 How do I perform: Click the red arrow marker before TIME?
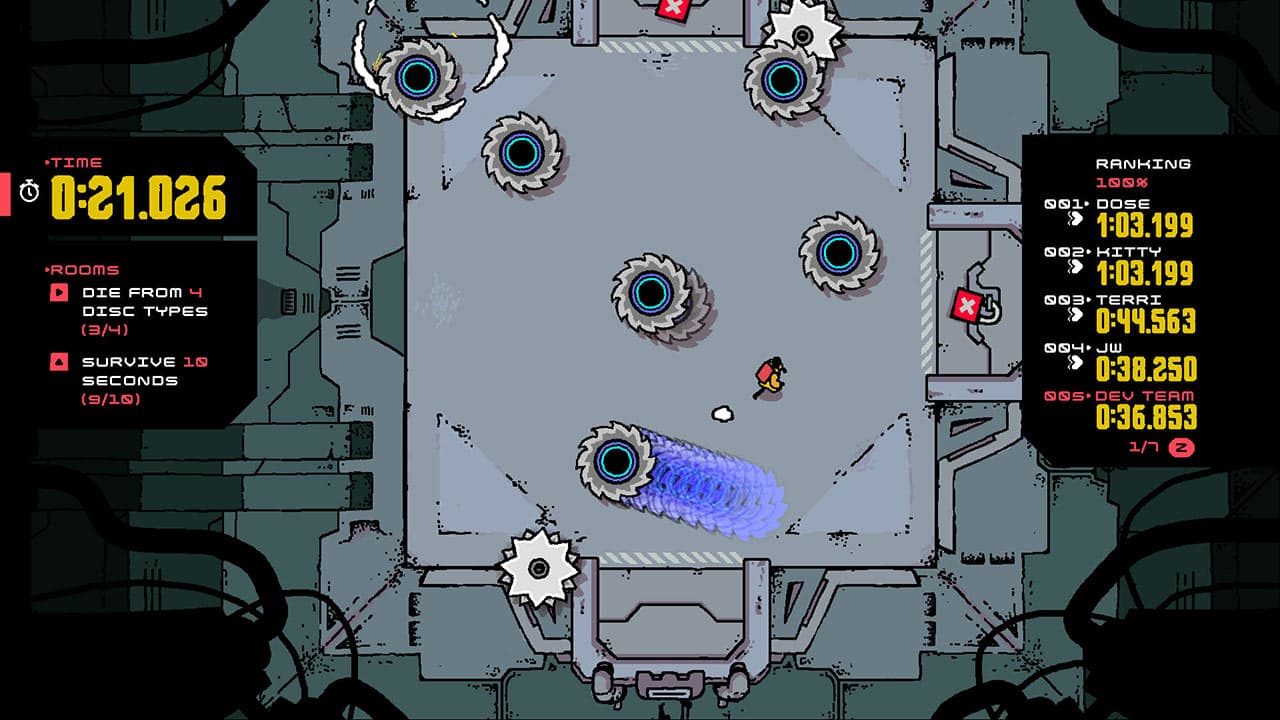pos(48,162)
